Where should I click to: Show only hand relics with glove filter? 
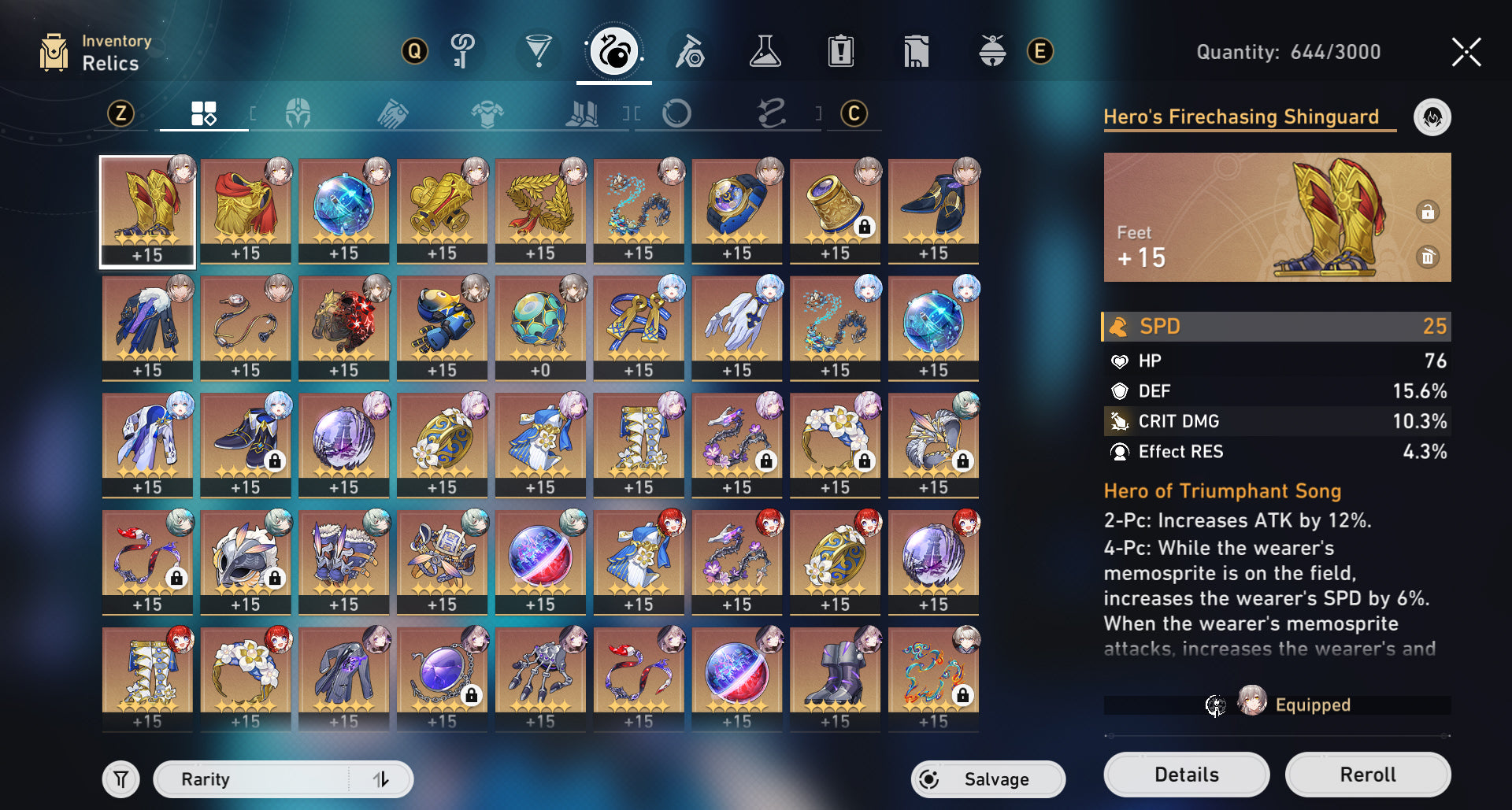point(392,114)
